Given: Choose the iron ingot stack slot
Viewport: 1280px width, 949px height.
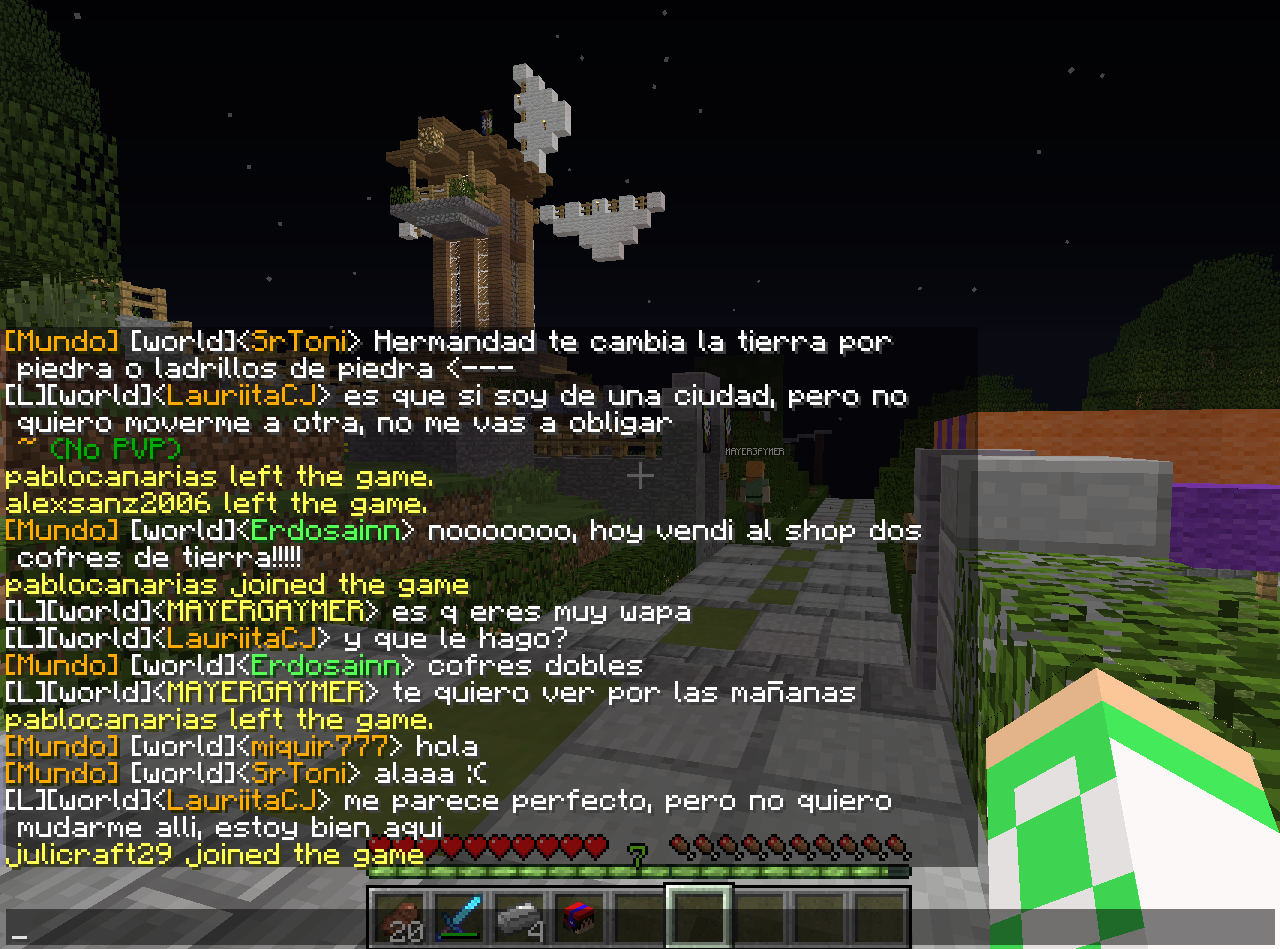Looking at the screenshot, I should 520,918.
